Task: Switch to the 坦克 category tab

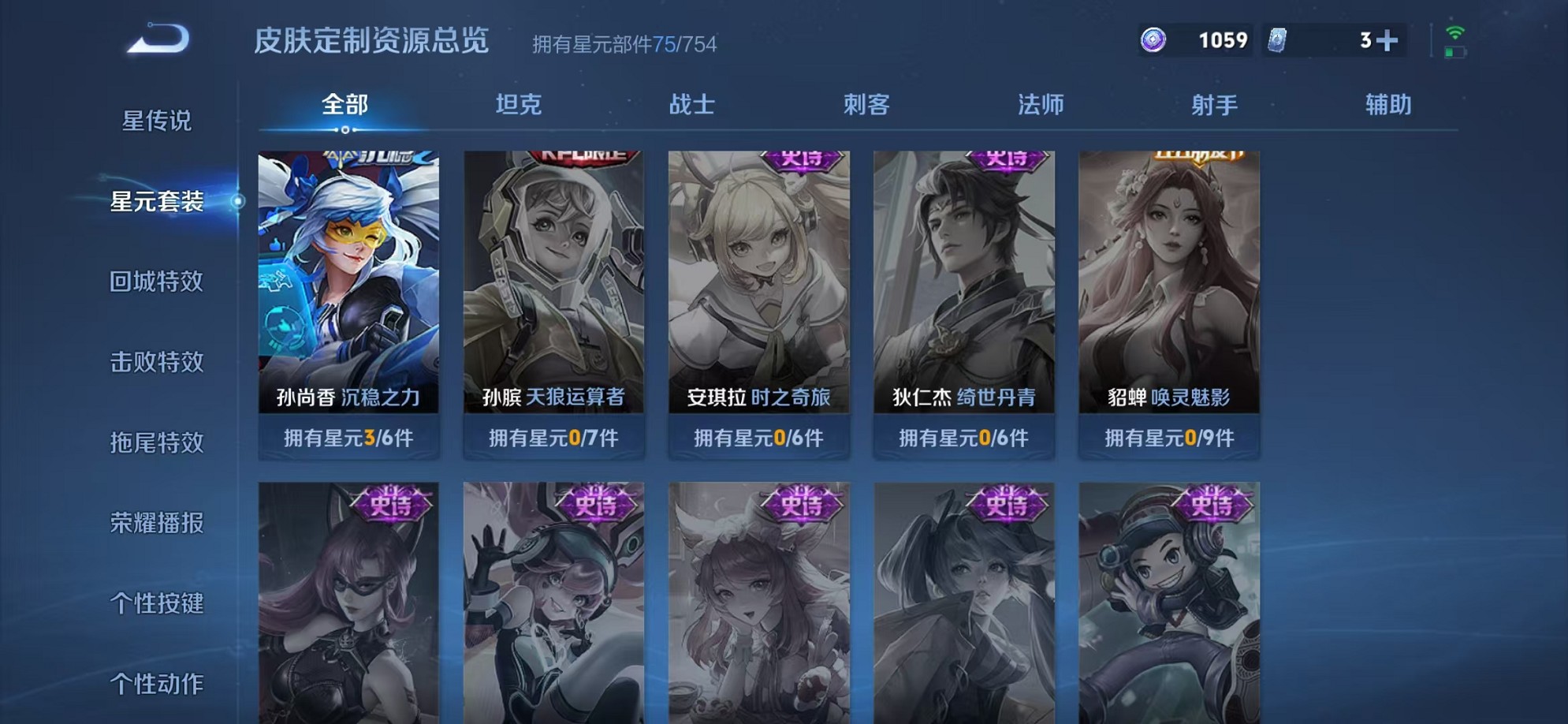Action: click(x=520, y=103)
